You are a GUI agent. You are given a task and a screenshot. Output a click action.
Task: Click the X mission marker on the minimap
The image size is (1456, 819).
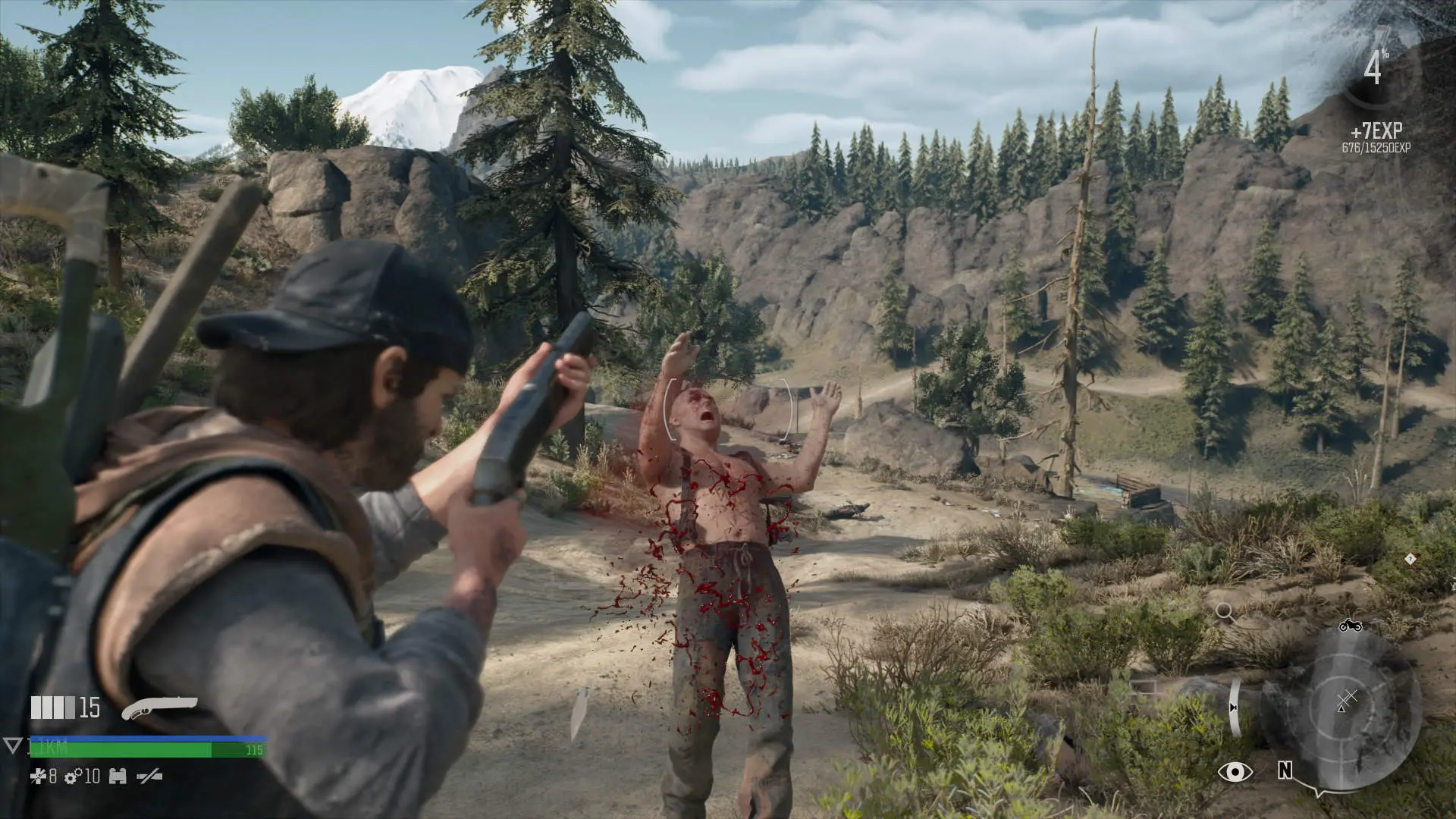pos(1348,696)
